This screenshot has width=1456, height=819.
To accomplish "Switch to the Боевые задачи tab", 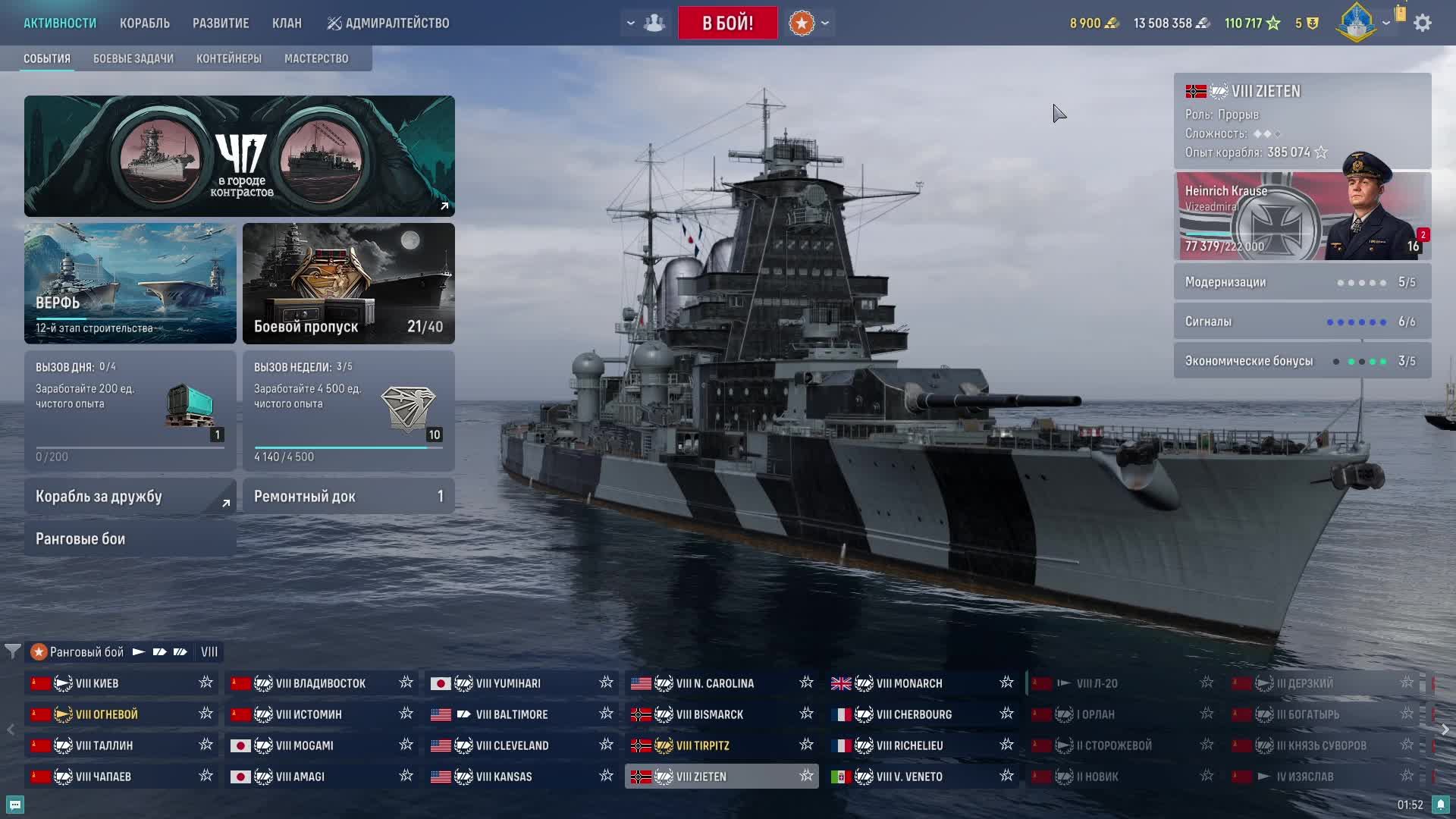I will tap(133, 58).
